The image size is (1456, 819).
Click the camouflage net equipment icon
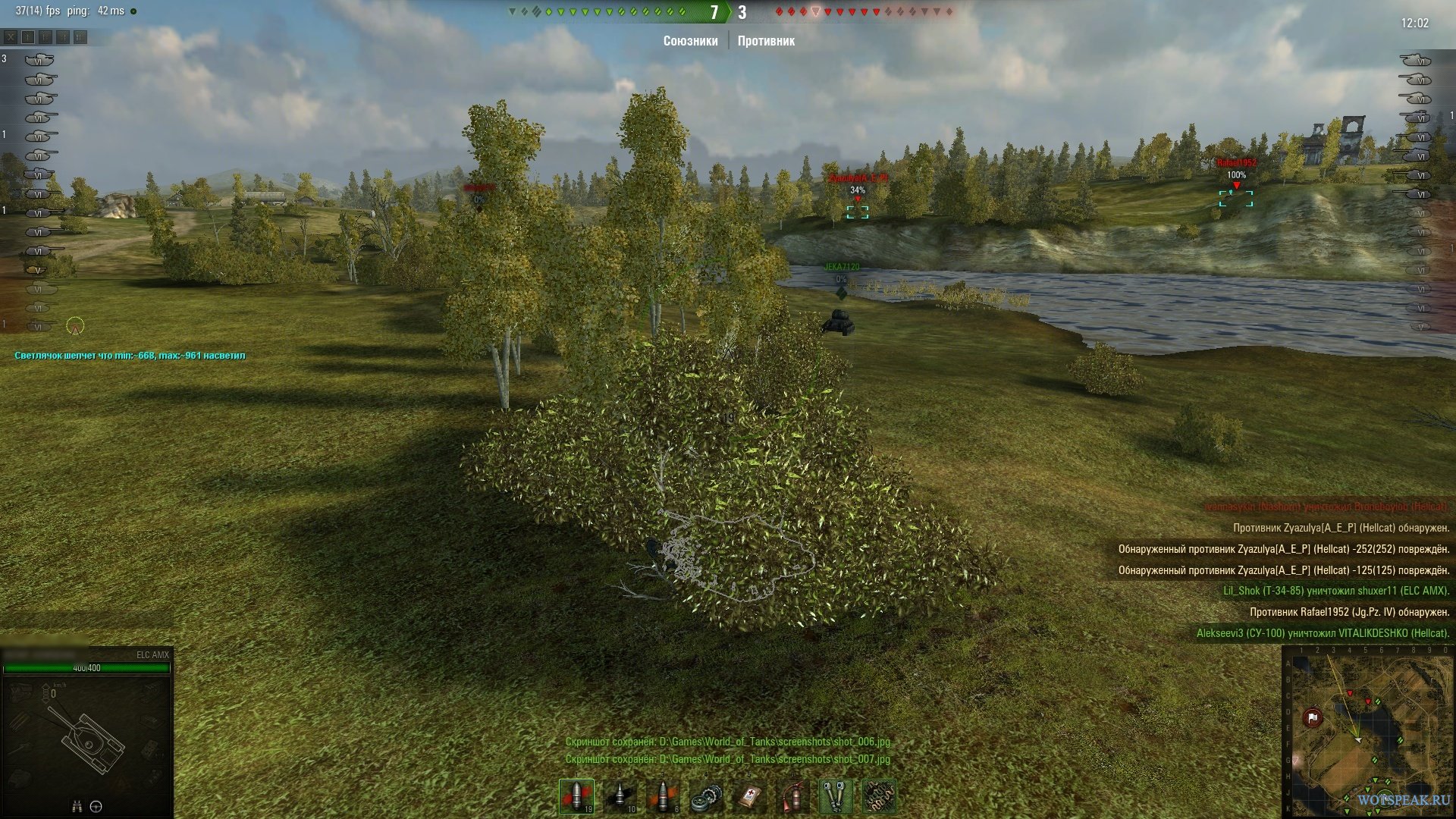pos(878,797)
